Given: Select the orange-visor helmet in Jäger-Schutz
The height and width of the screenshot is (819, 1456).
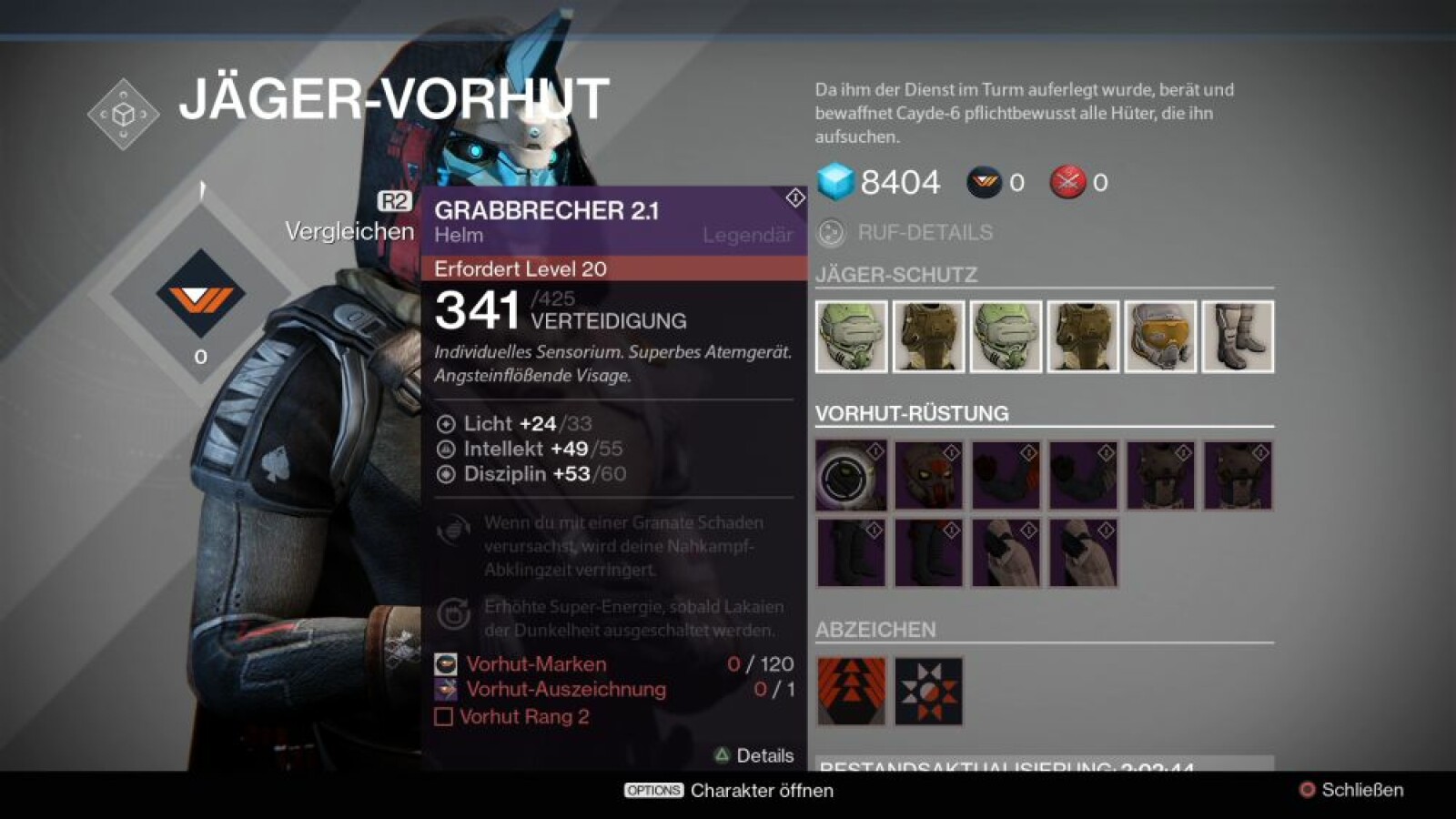Looking at the screenshot, I should (x=1160, y=337).
